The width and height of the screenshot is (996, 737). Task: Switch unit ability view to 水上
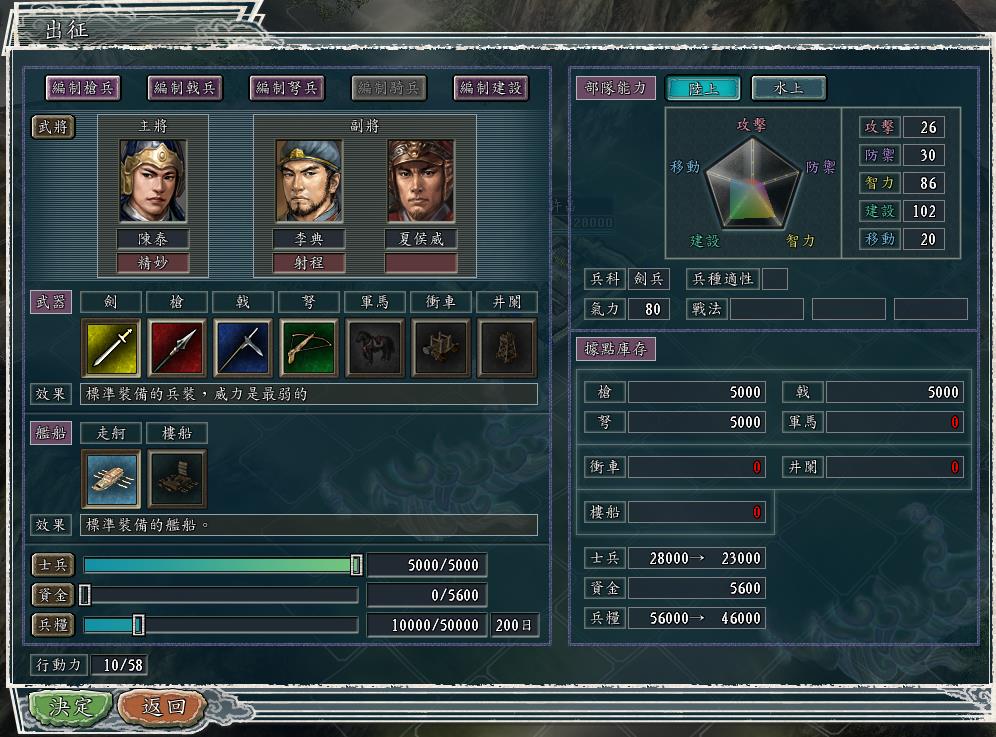click(789, 88)
